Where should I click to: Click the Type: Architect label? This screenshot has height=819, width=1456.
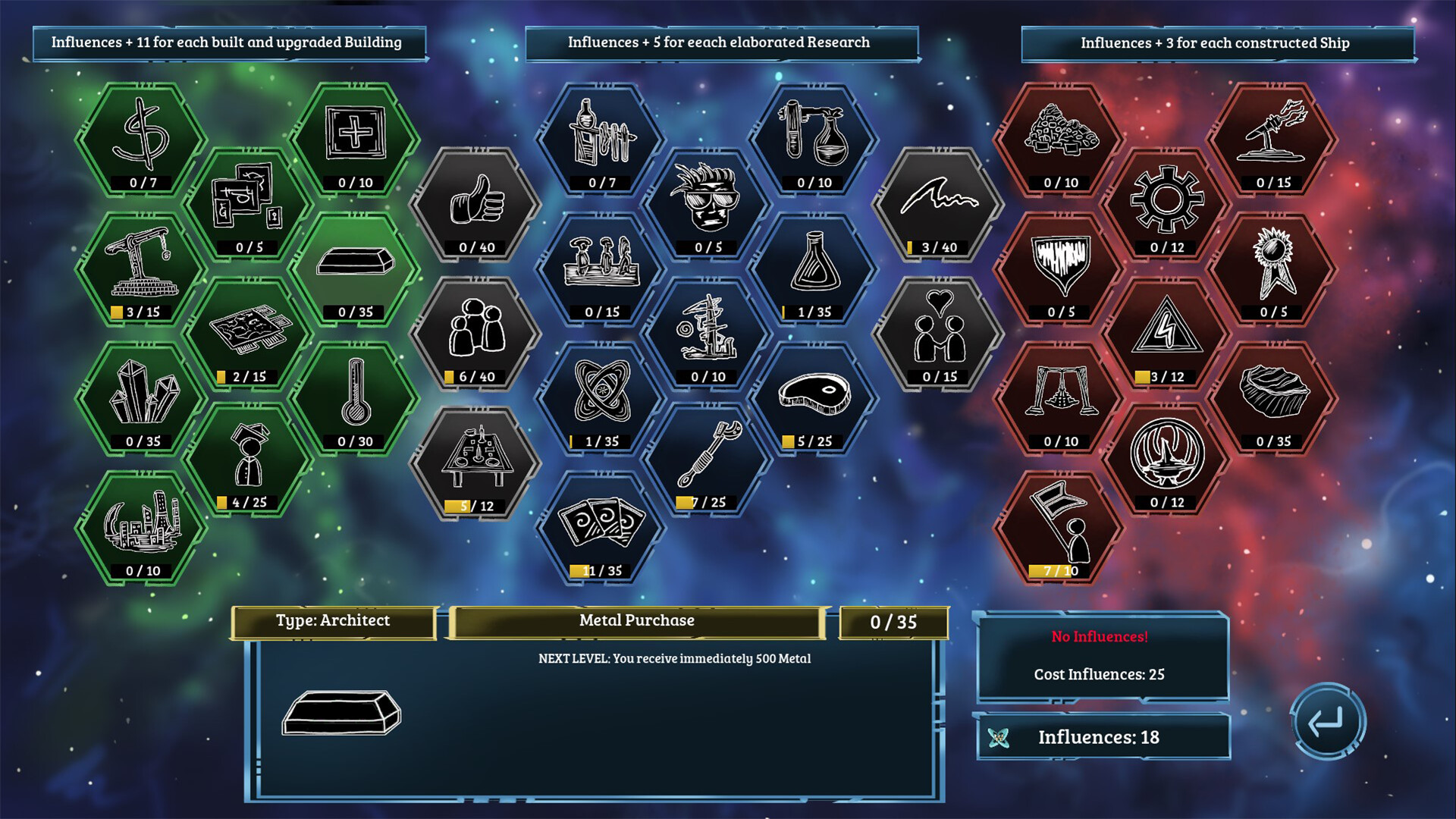tap(332, 620)
